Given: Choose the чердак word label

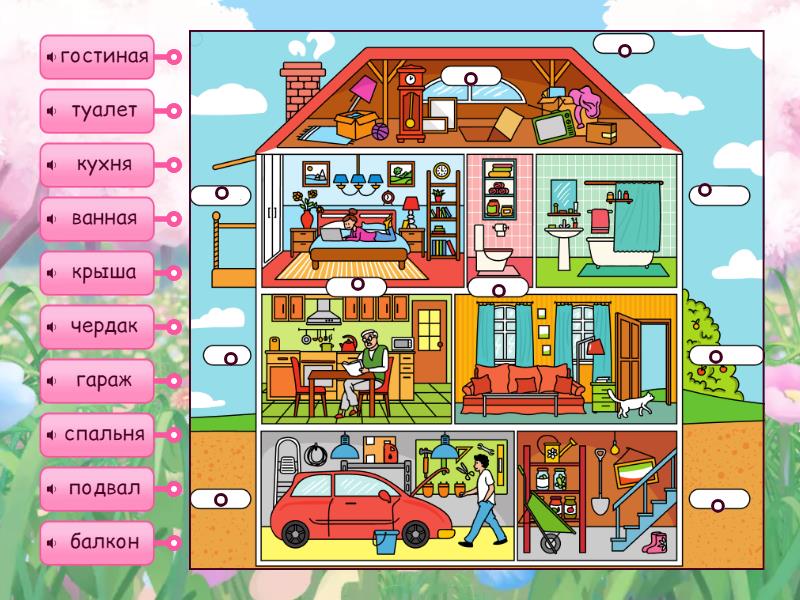Looking at the screenshot, I should (x=103, y=327).
